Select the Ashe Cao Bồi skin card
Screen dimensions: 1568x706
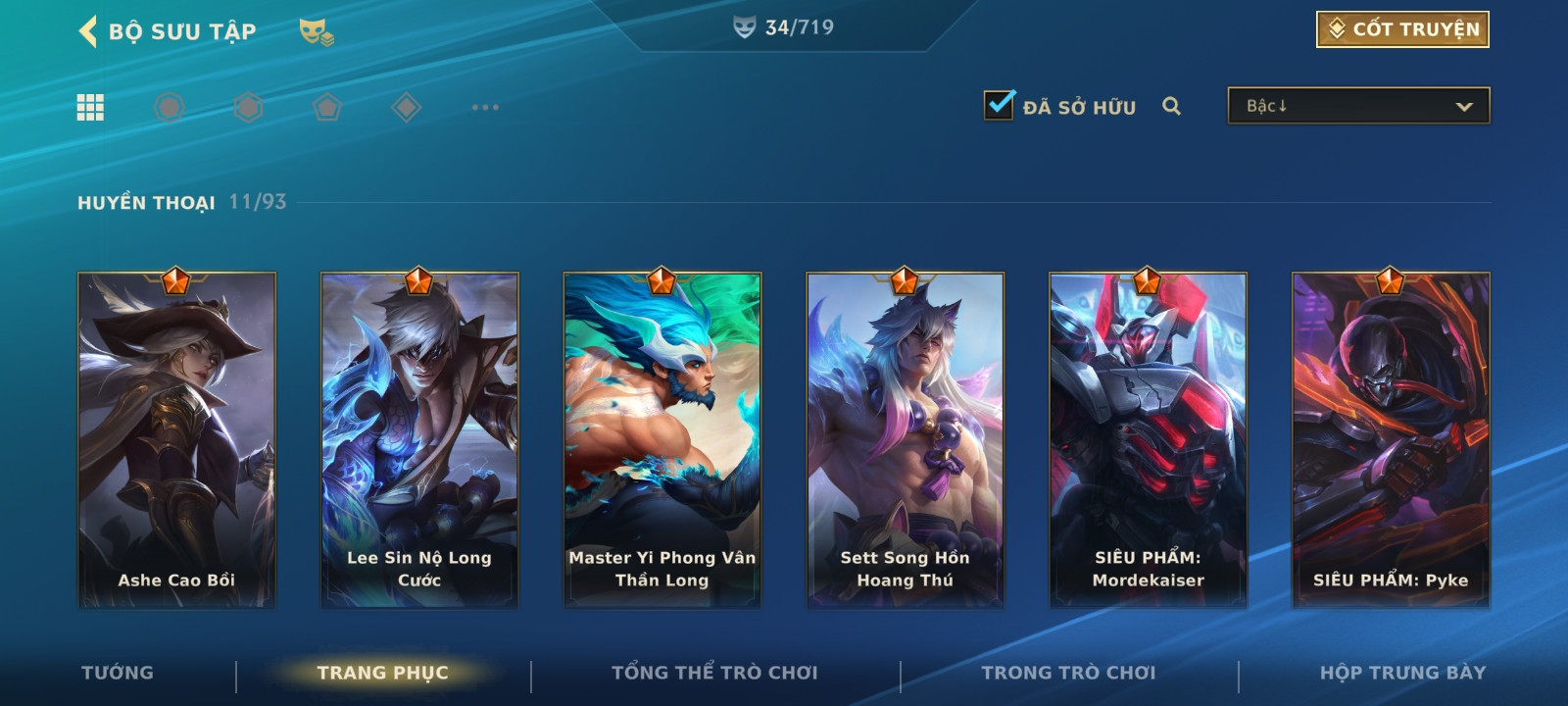click(176, 439)
